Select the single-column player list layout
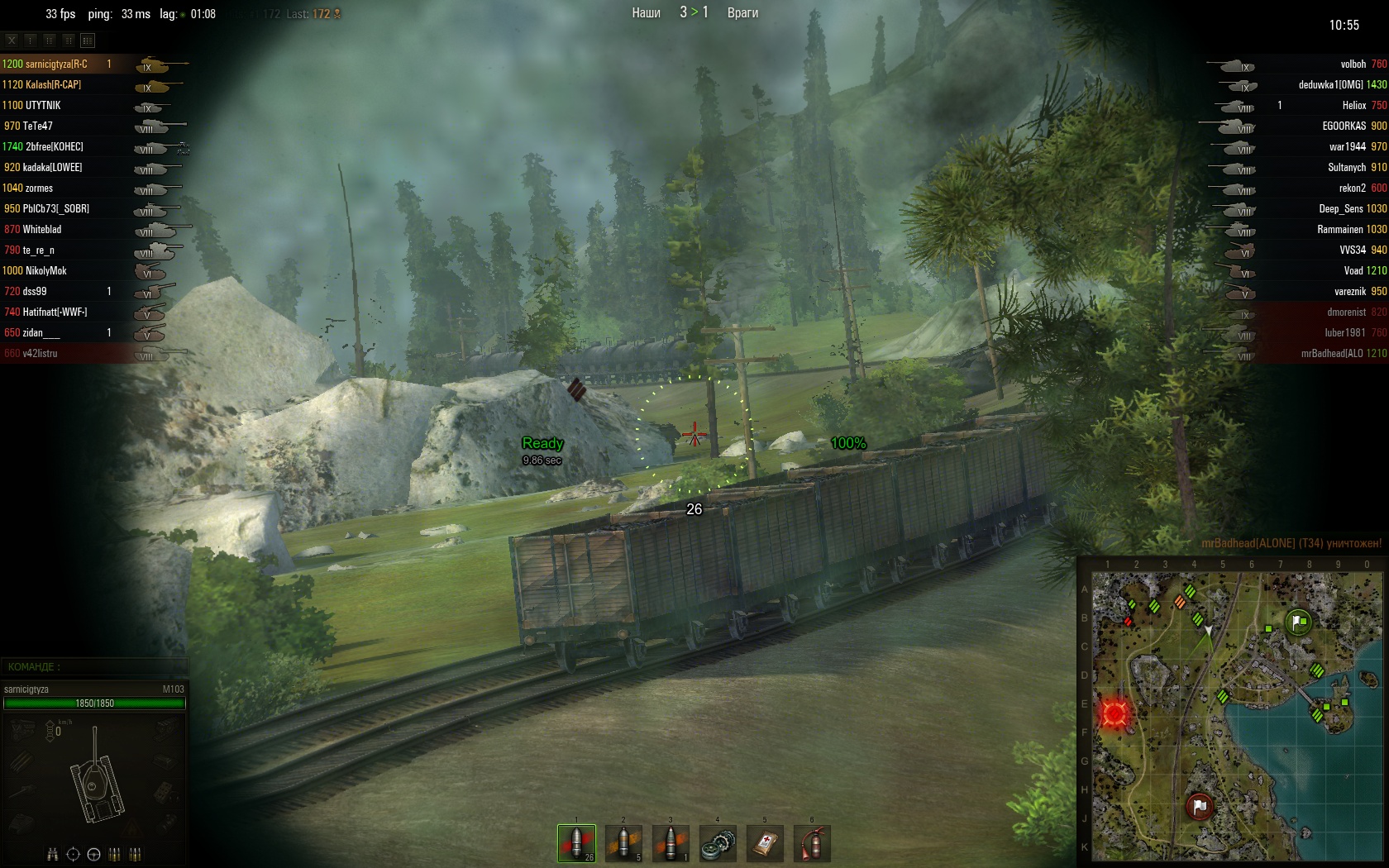The height and width of the screenshot is (868, 1389). (31, 40)
